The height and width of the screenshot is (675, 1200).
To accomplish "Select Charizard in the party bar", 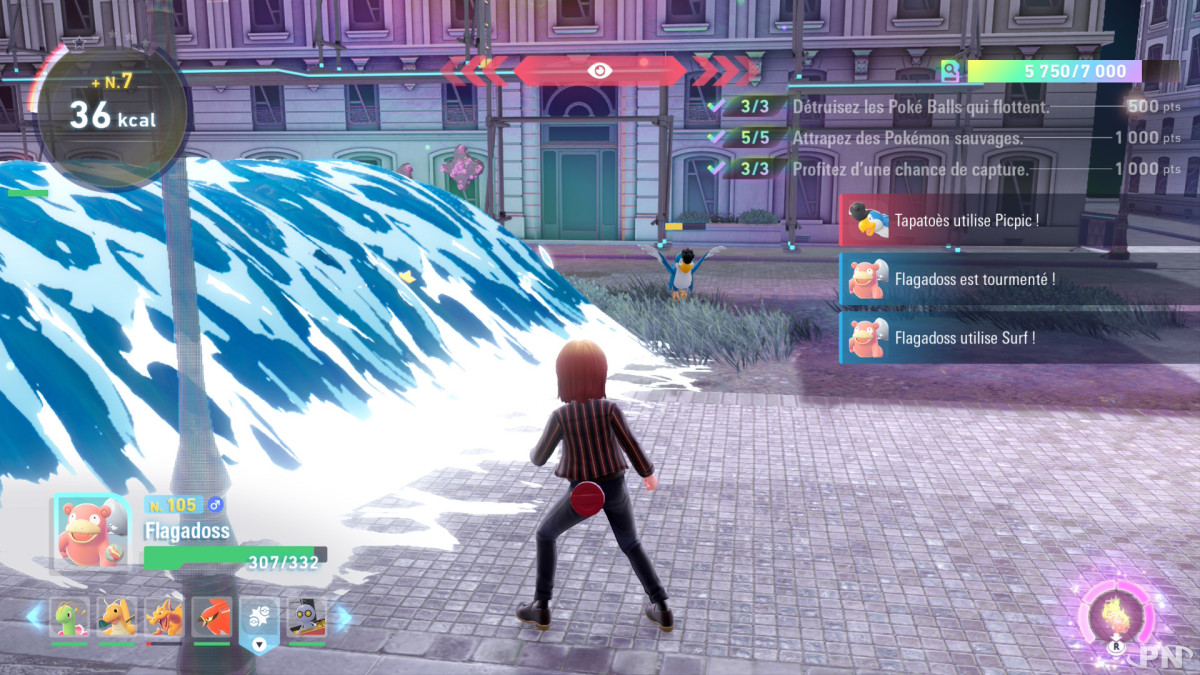I will [164, 618].
